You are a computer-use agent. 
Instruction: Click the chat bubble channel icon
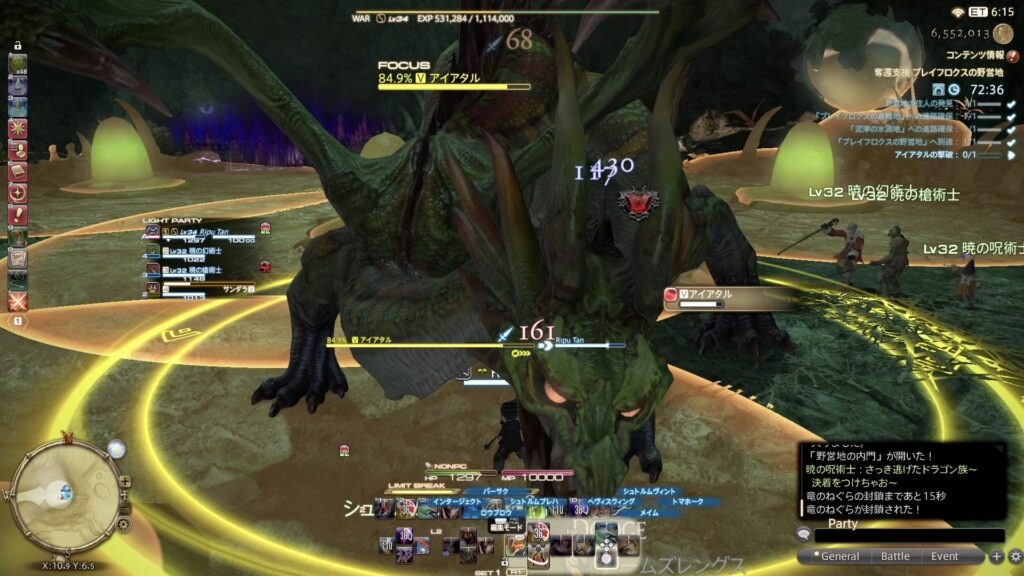803,535
